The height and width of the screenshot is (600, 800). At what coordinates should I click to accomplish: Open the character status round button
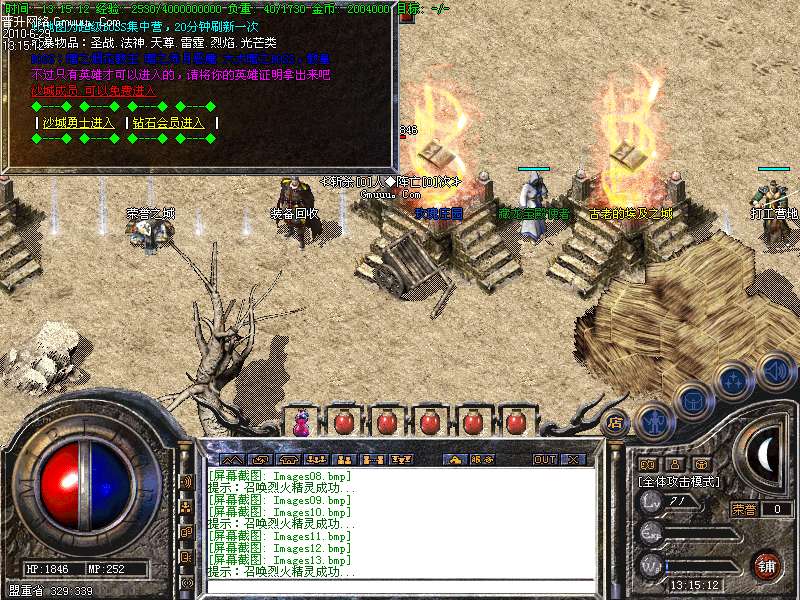coord(655,421)
